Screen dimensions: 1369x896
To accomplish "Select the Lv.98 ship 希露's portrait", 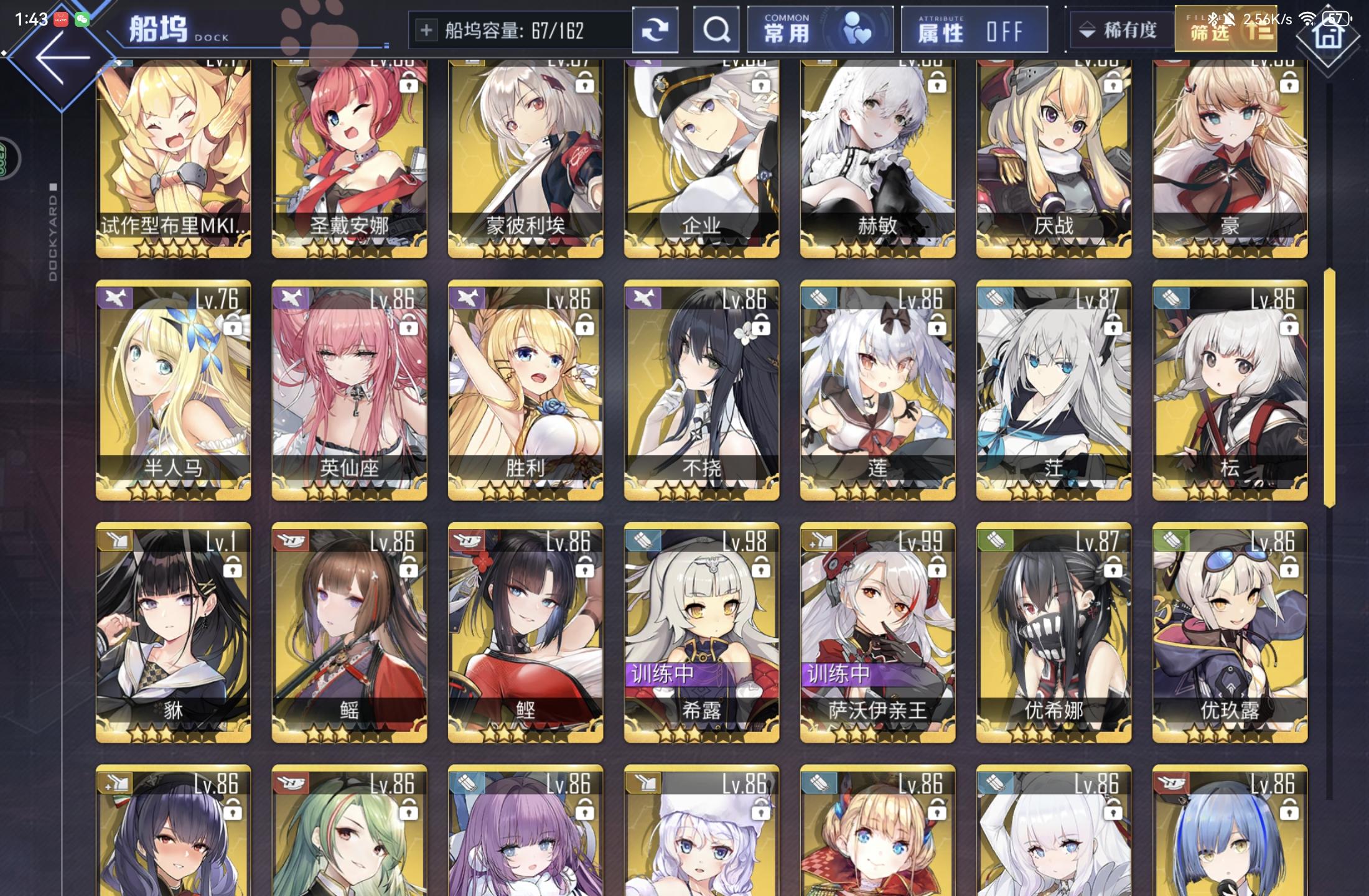I will (701, 616).
